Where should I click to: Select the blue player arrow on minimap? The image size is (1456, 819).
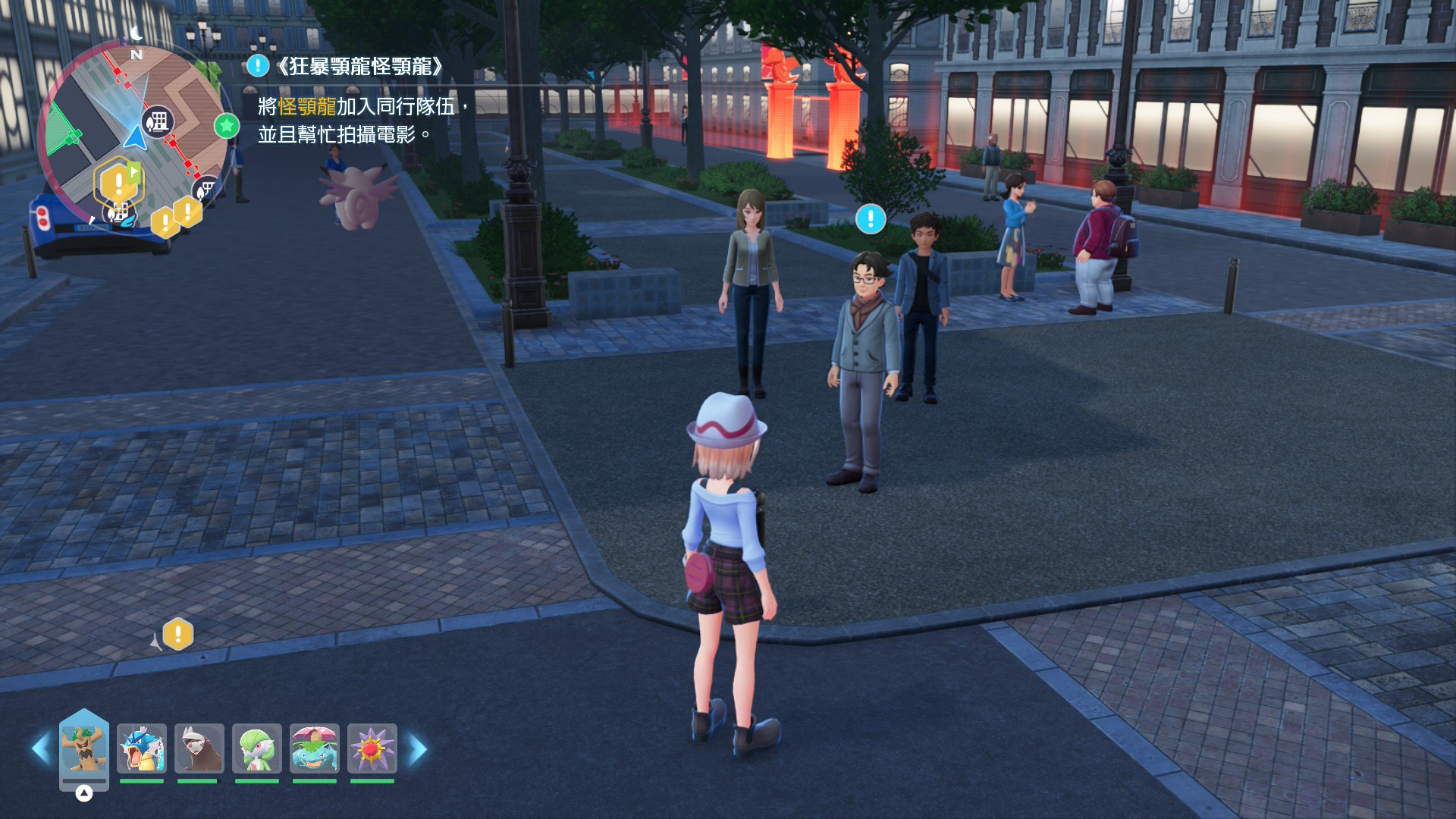coord(136,139)
